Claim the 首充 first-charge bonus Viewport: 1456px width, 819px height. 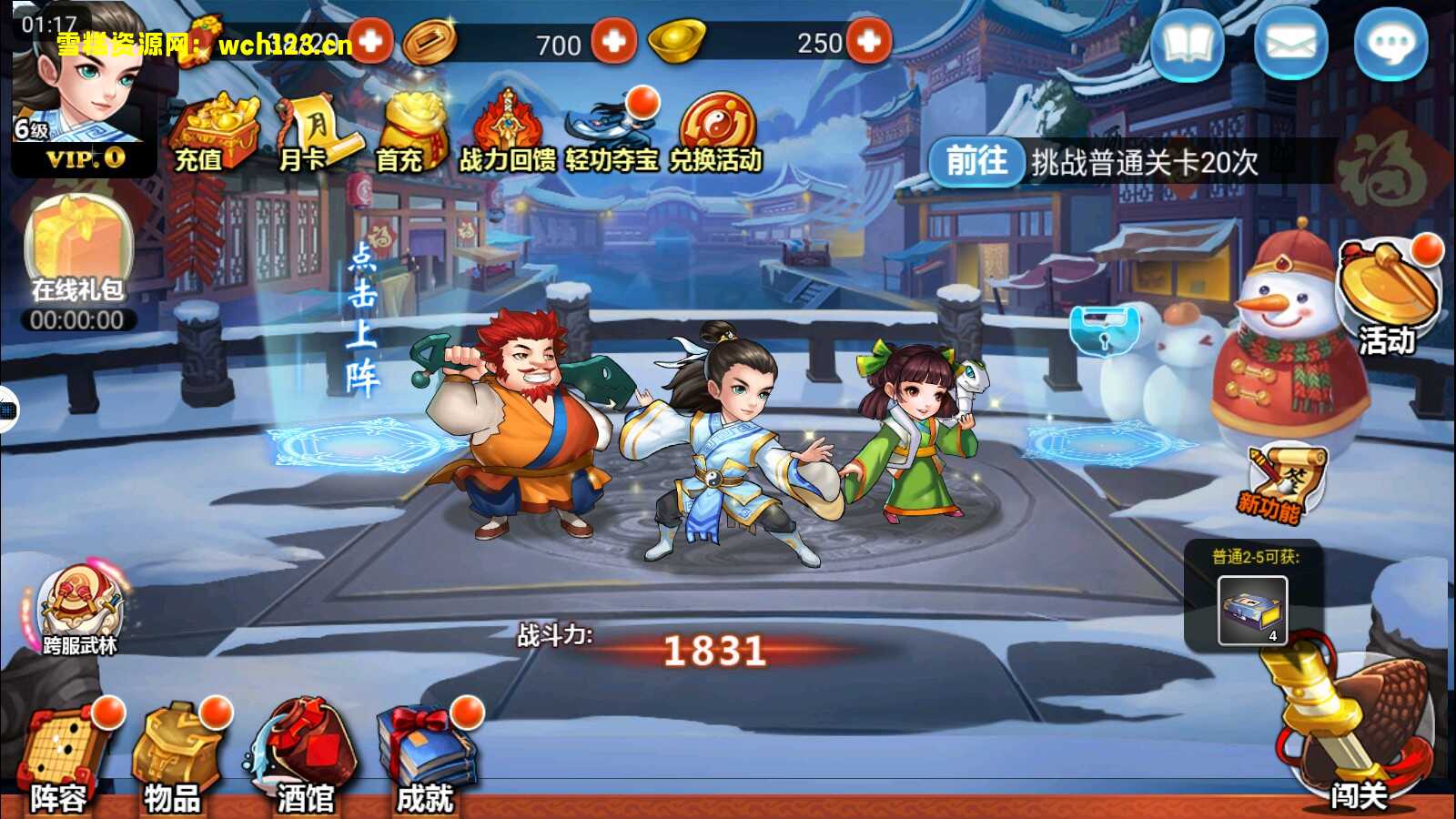(409, 132)
